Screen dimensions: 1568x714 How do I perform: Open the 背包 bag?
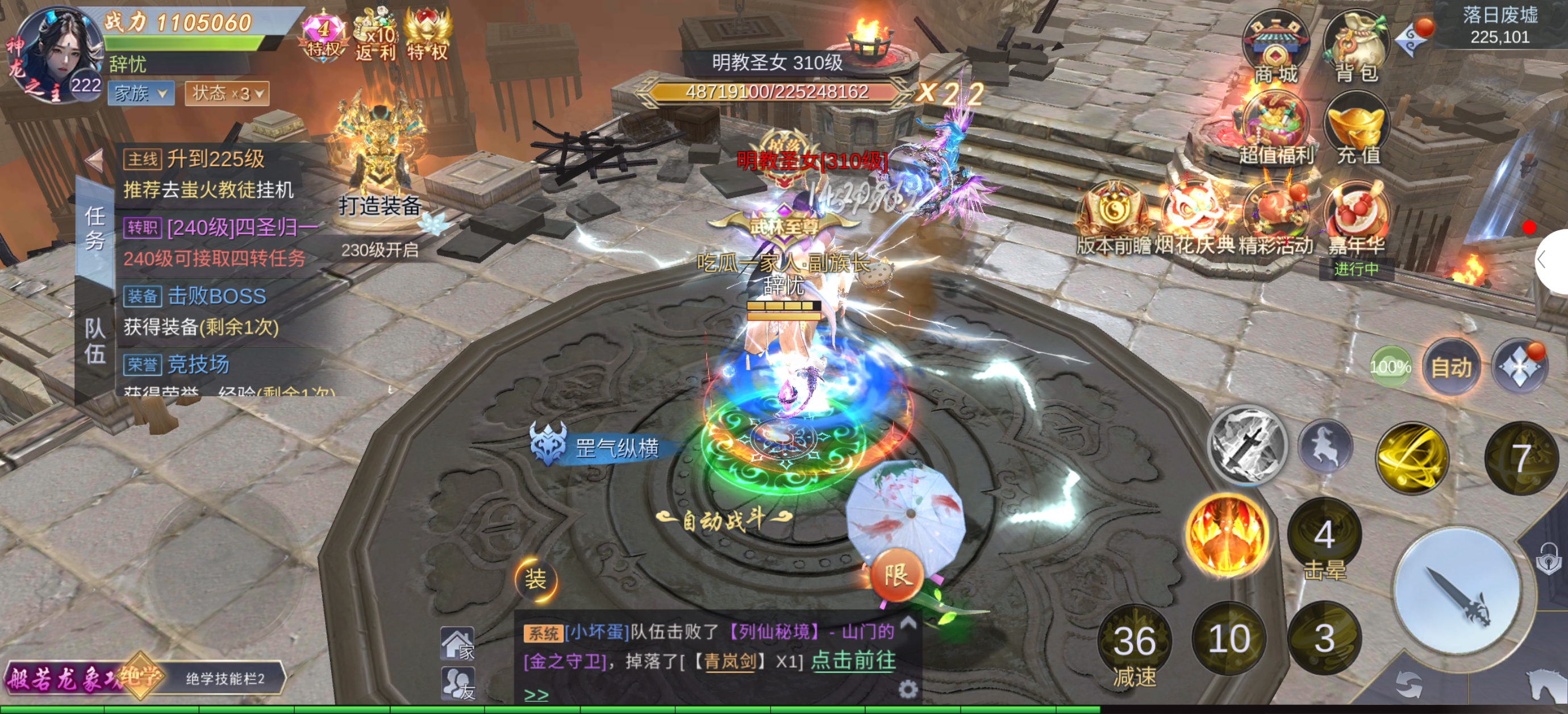1357,48
